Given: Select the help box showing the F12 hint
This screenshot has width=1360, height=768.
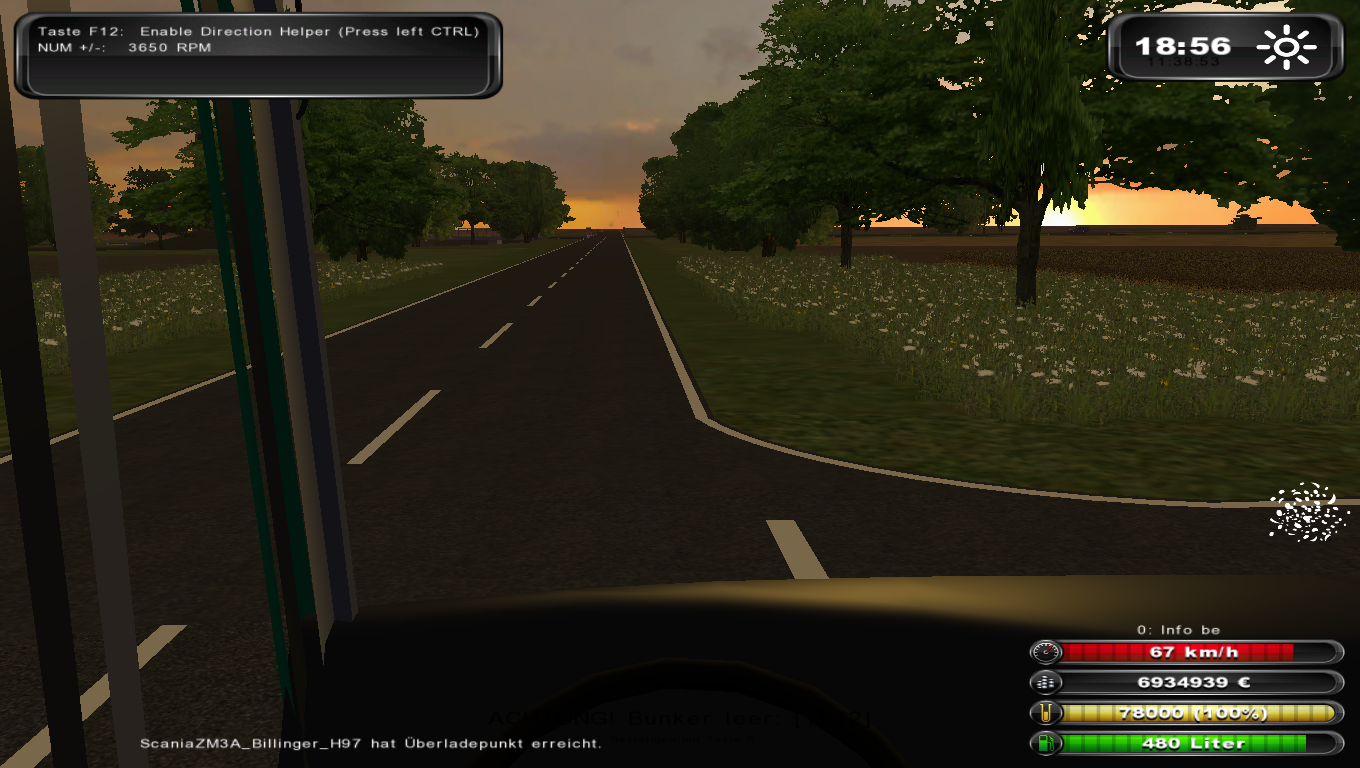Looking at the screenshot, I should (258, 55).
